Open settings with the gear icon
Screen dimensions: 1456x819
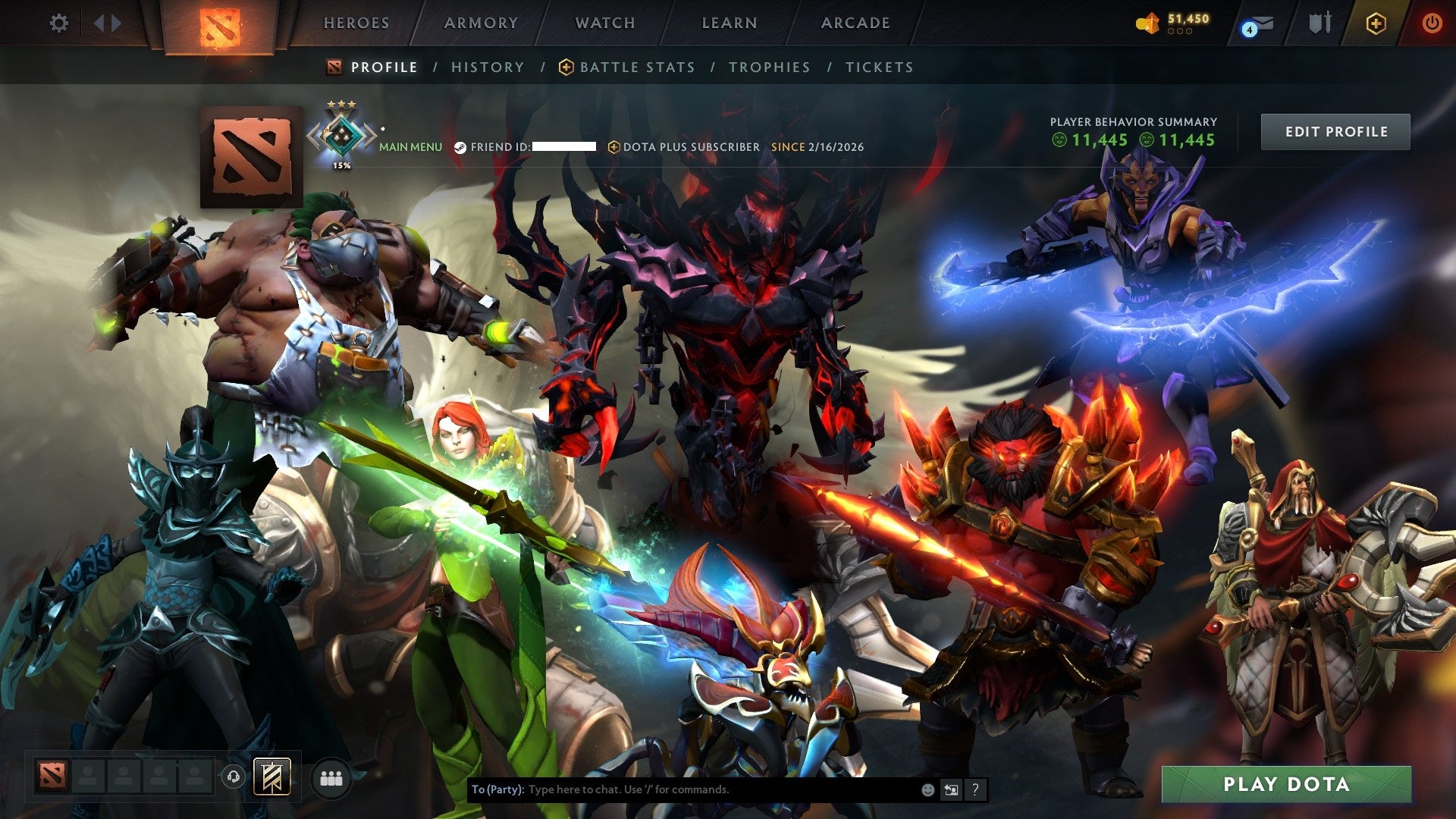[59, 23]
